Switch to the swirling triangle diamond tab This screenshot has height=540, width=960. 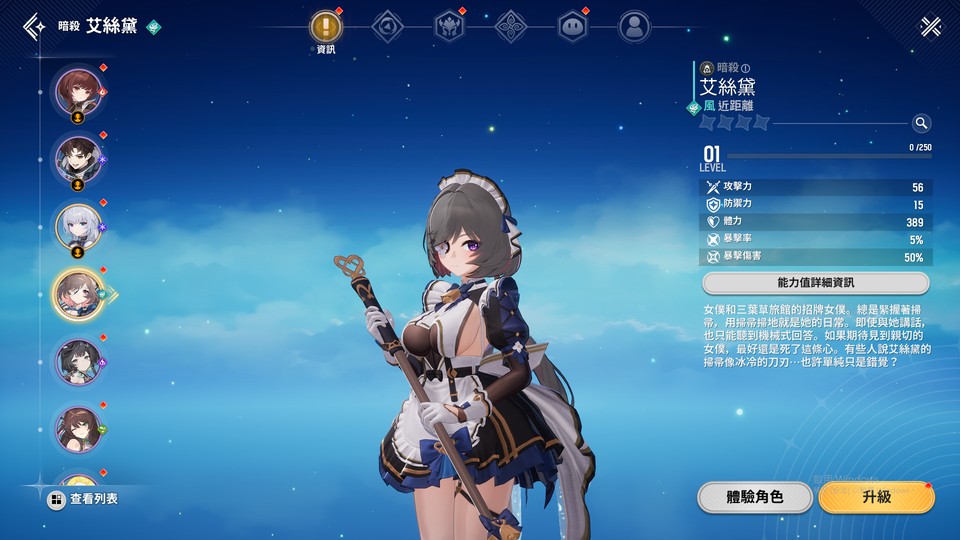388,27
